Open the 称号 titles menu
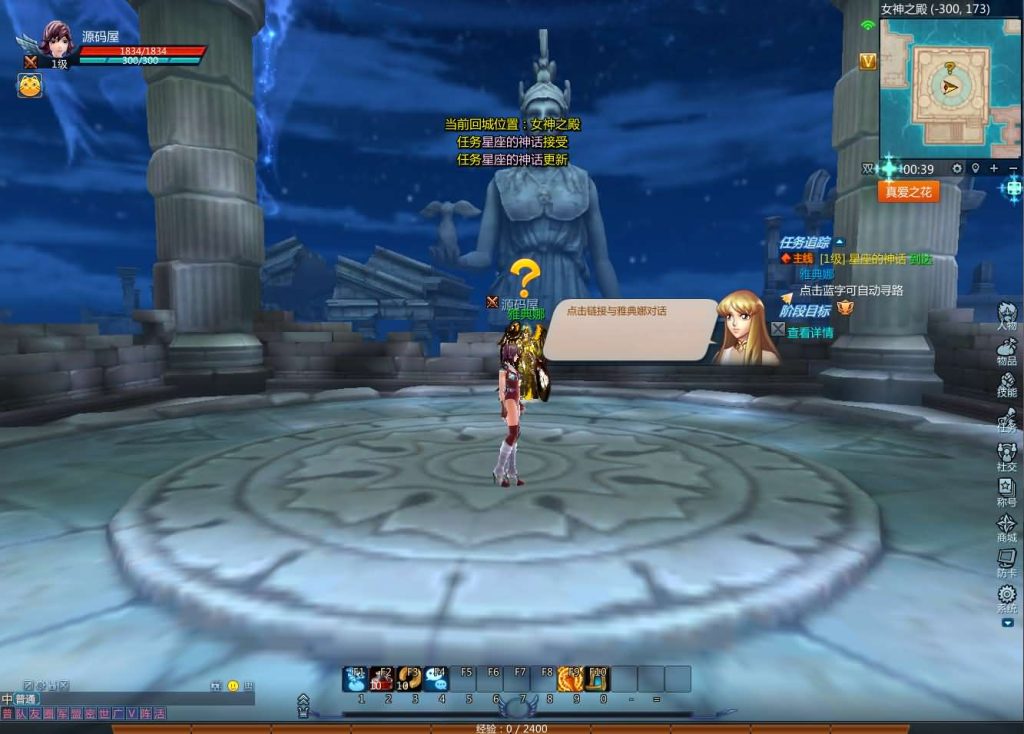 pyautogui.click(x=1006, y=490)
